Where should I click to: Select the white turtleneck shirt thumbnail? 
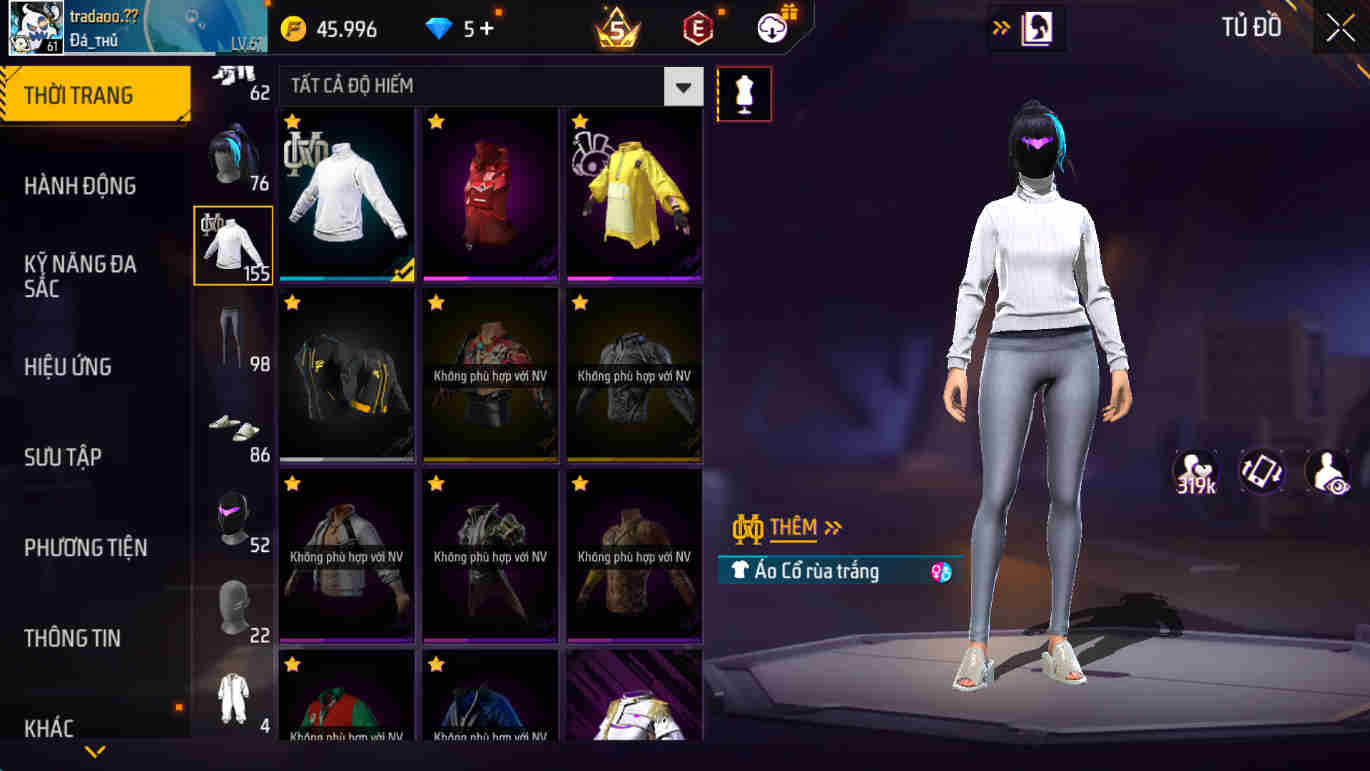point(346,192)
